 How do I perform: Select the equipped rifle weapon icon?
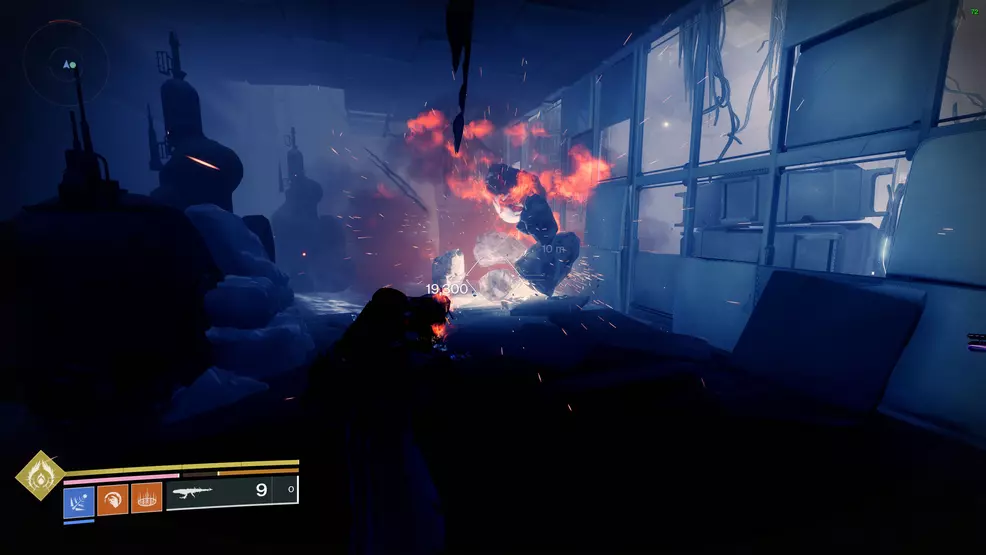[x=192, y=492]
